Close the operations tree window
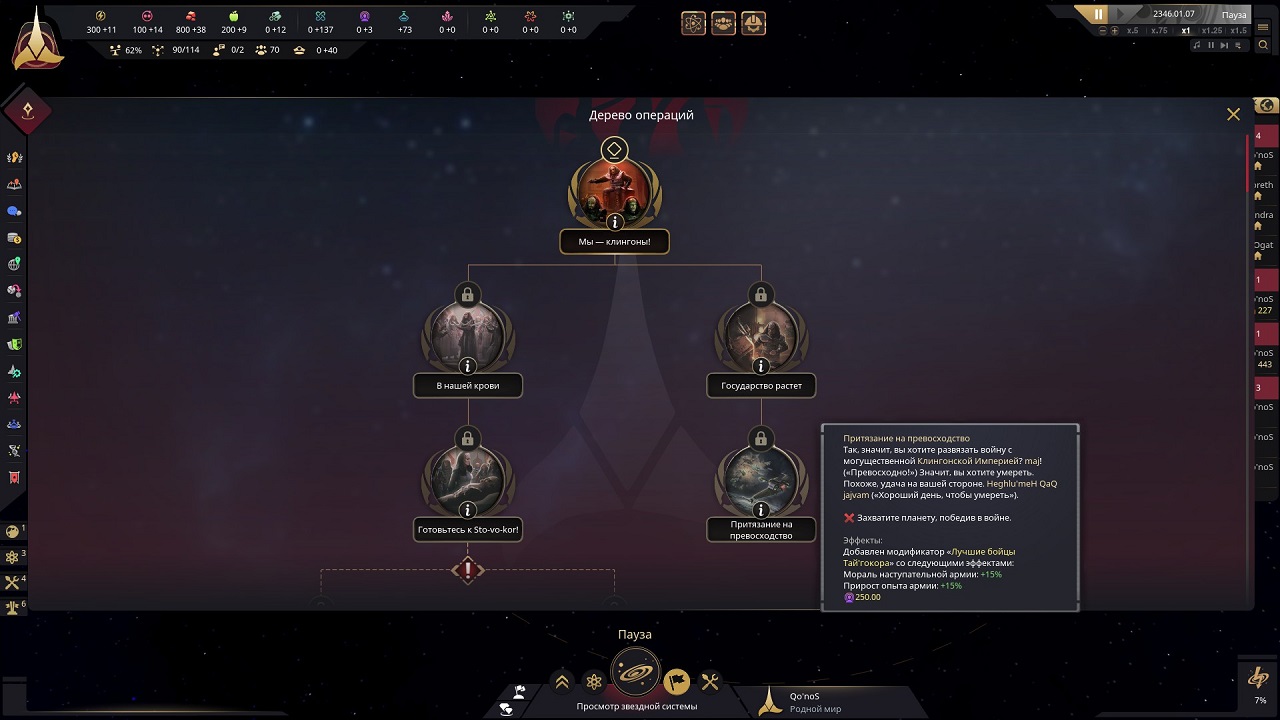Screen dimensions: 1280x720 coord(1233,115)
